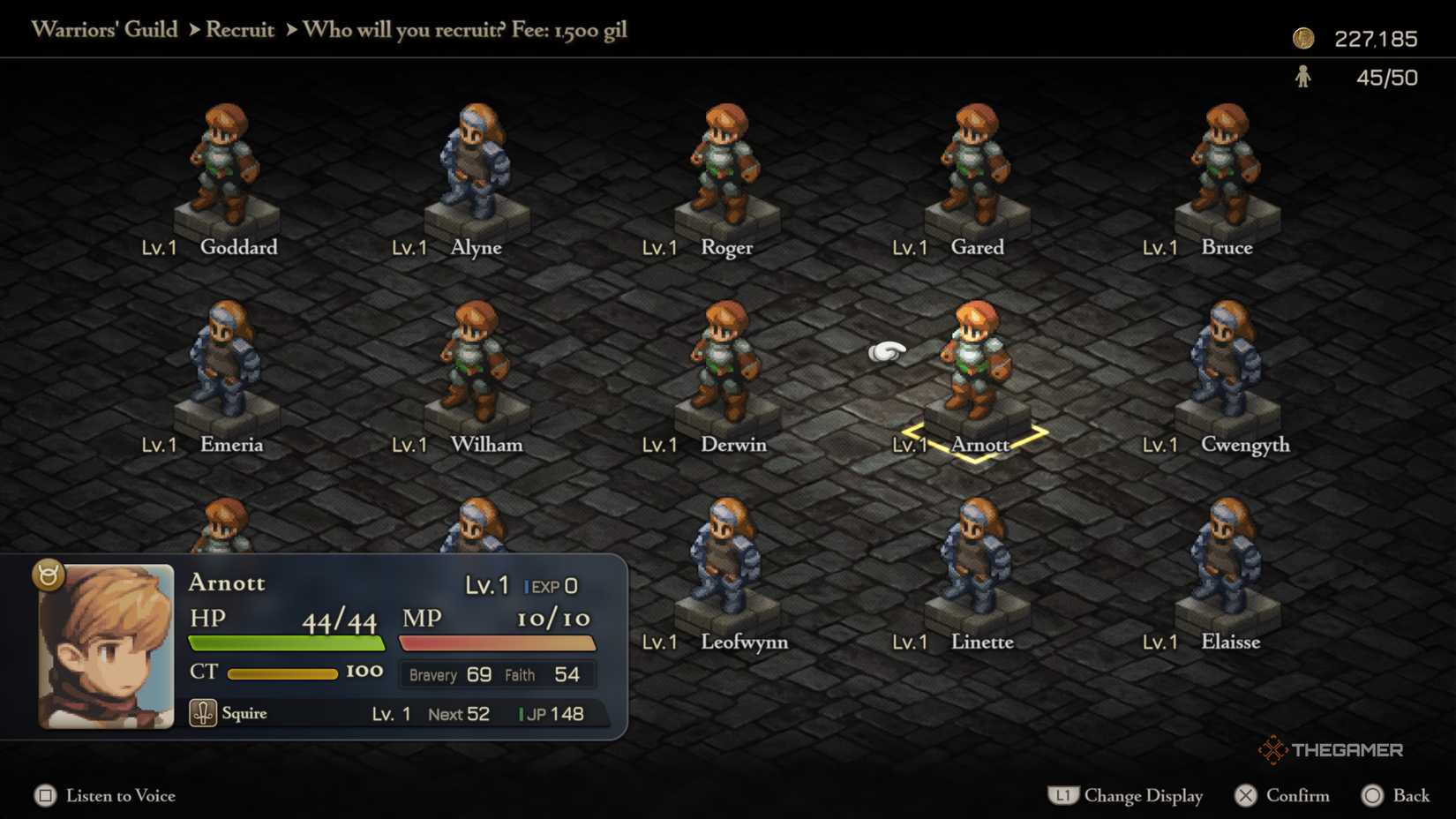The image size is (1456, 819).
Task: Click the Taurus zodiac icon on Arnott's card
Action: click(x=49, y=575)
